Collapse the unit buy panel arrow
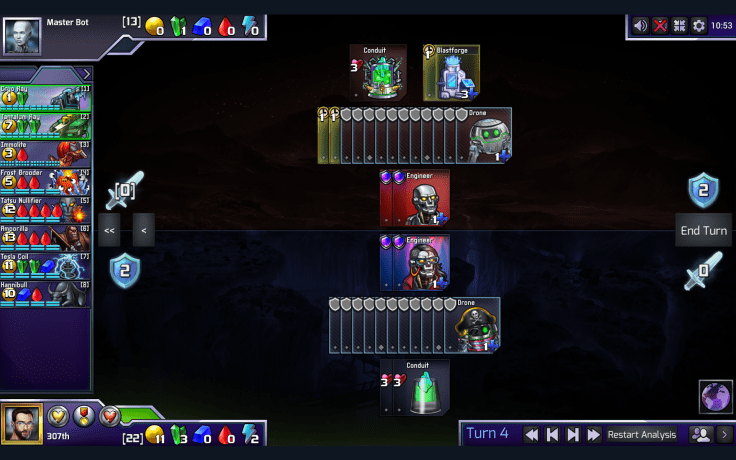 click(x=86, y=73)
